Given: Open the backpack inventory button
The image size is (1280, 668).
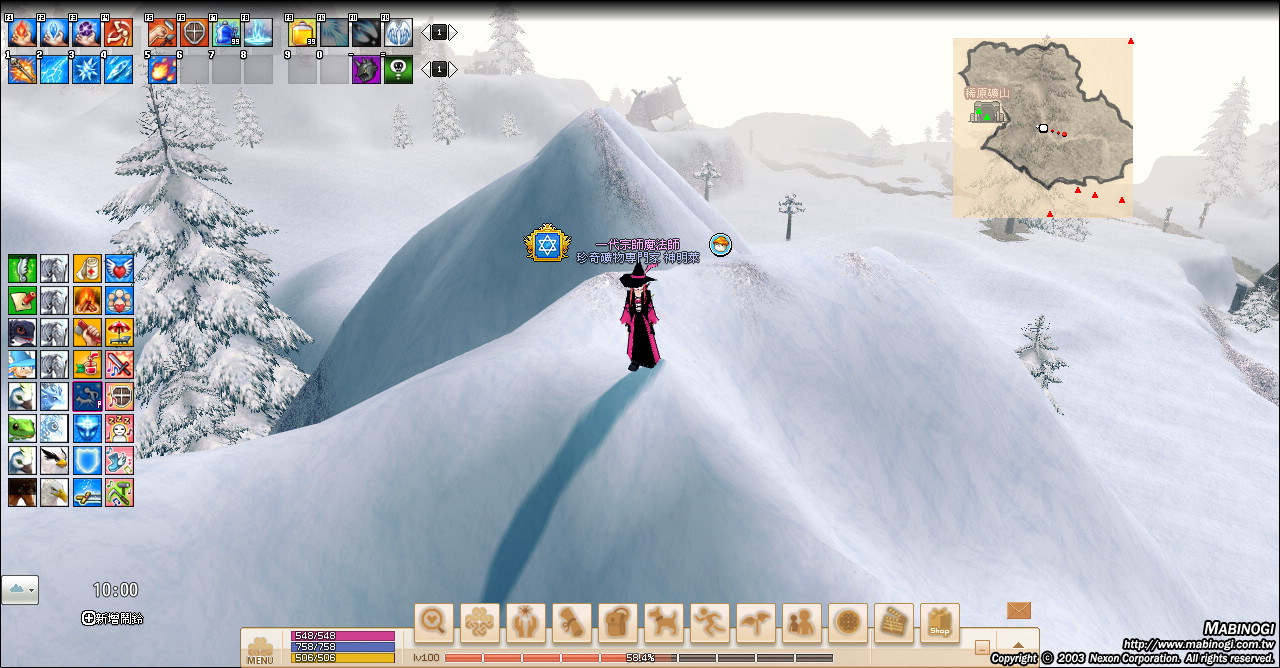Looking at the screenshot, I should 618,623.
